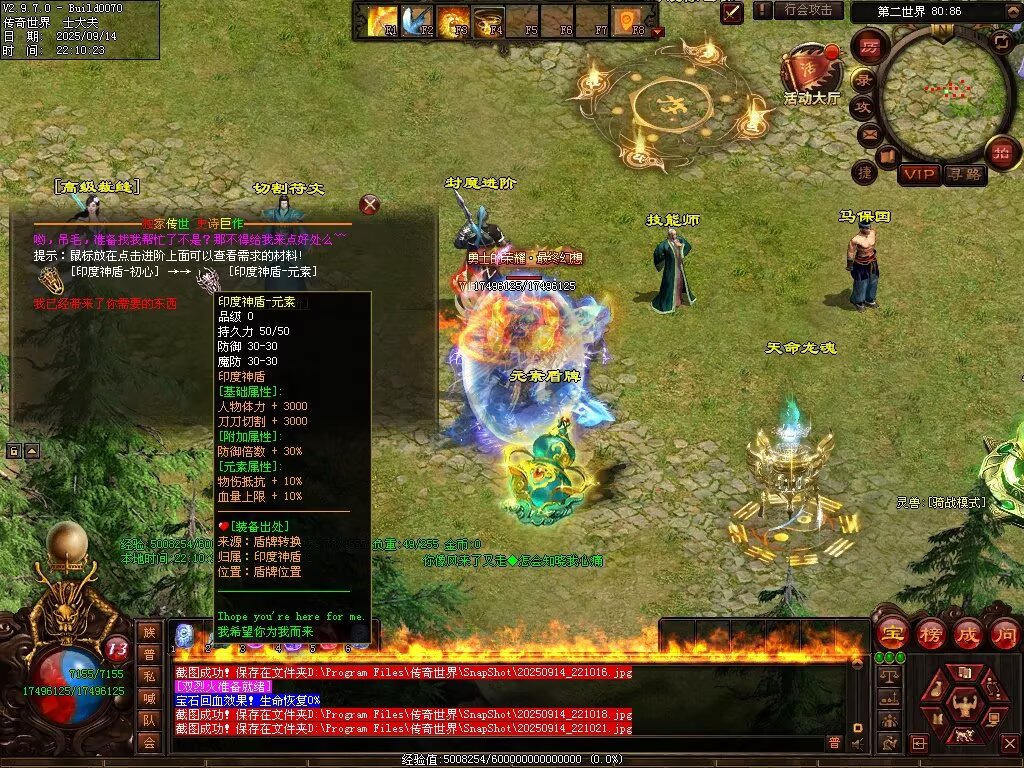Click the minimap rotate arrows button
Image resolution: width=1024 pixels, height=768 pixels.
pyautogui.click(x=1000, y=41)
